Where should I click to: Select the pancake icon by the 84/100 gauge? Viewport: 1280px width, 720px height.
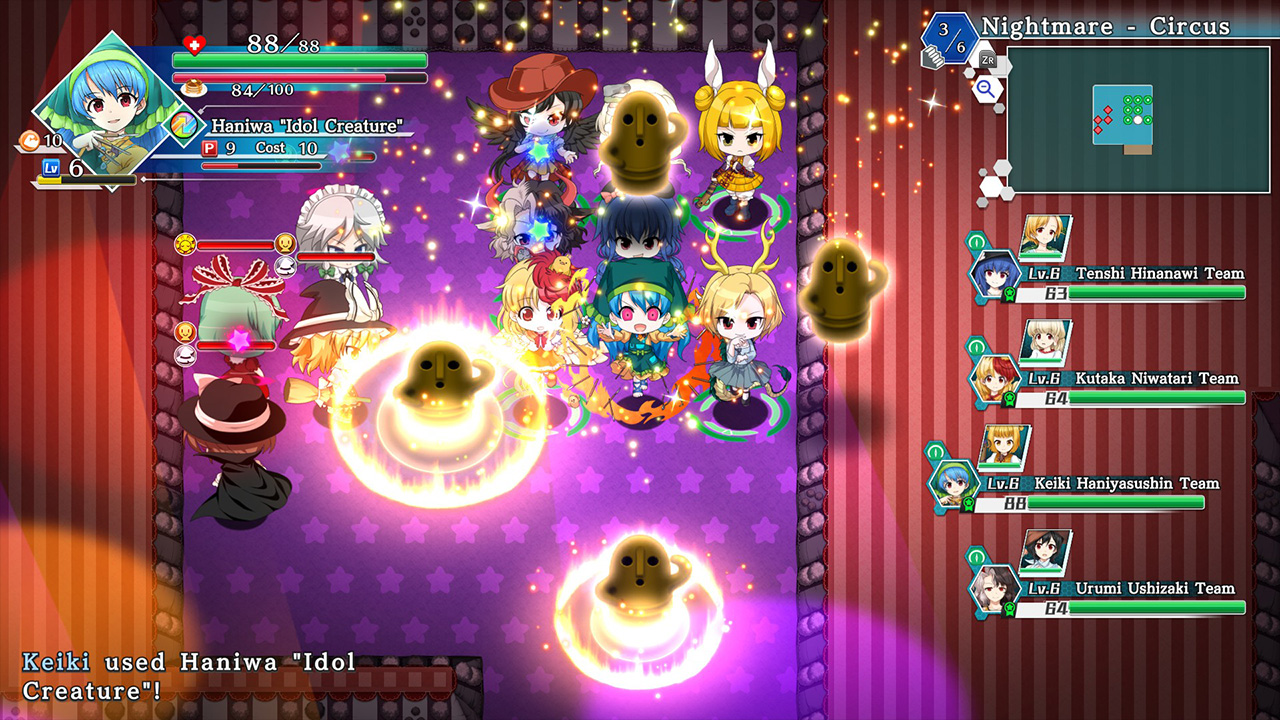194,88
